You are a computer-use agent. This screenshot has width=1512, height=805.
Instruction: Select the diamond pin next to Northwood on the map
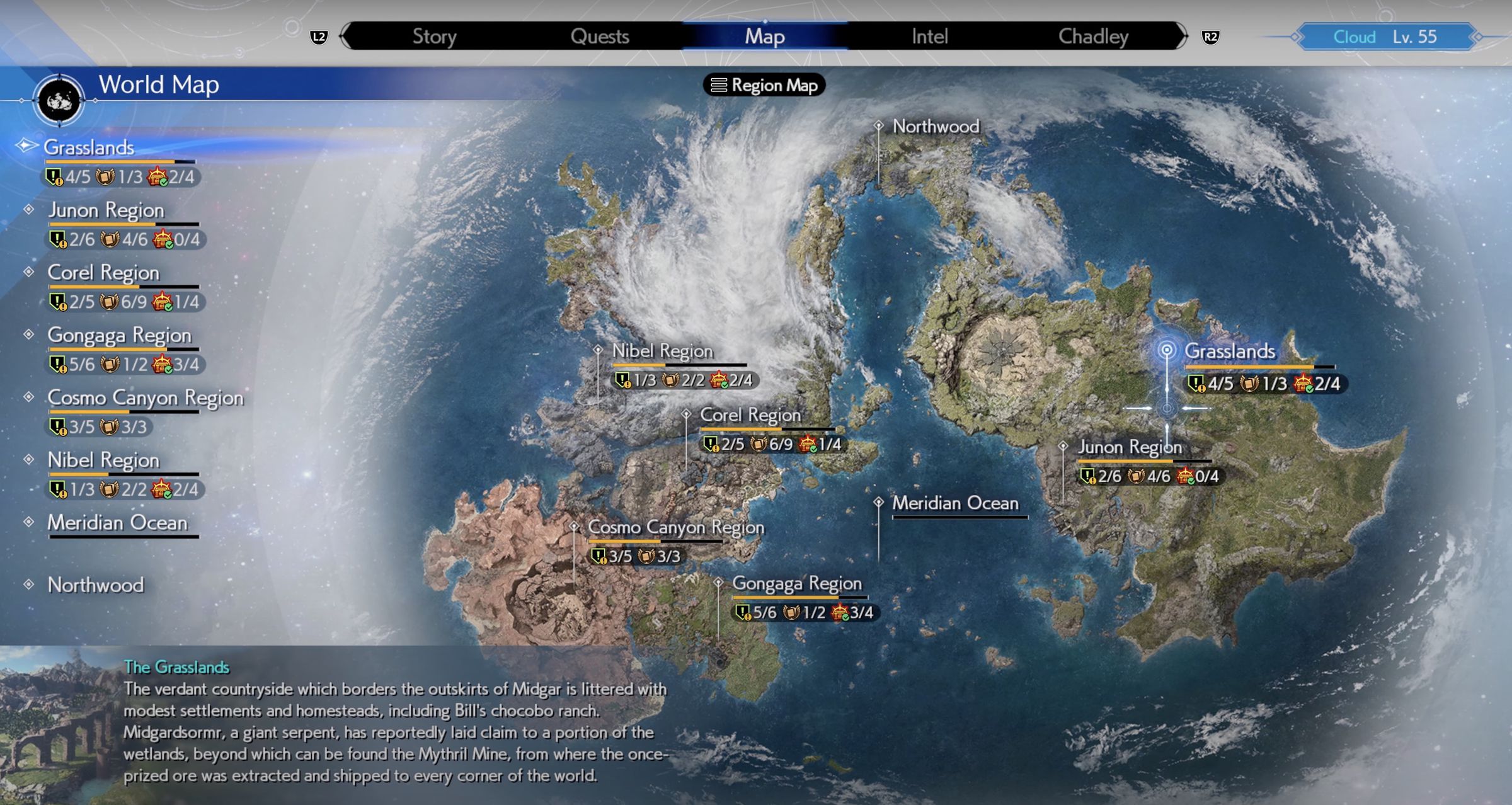tap(878, 126)
